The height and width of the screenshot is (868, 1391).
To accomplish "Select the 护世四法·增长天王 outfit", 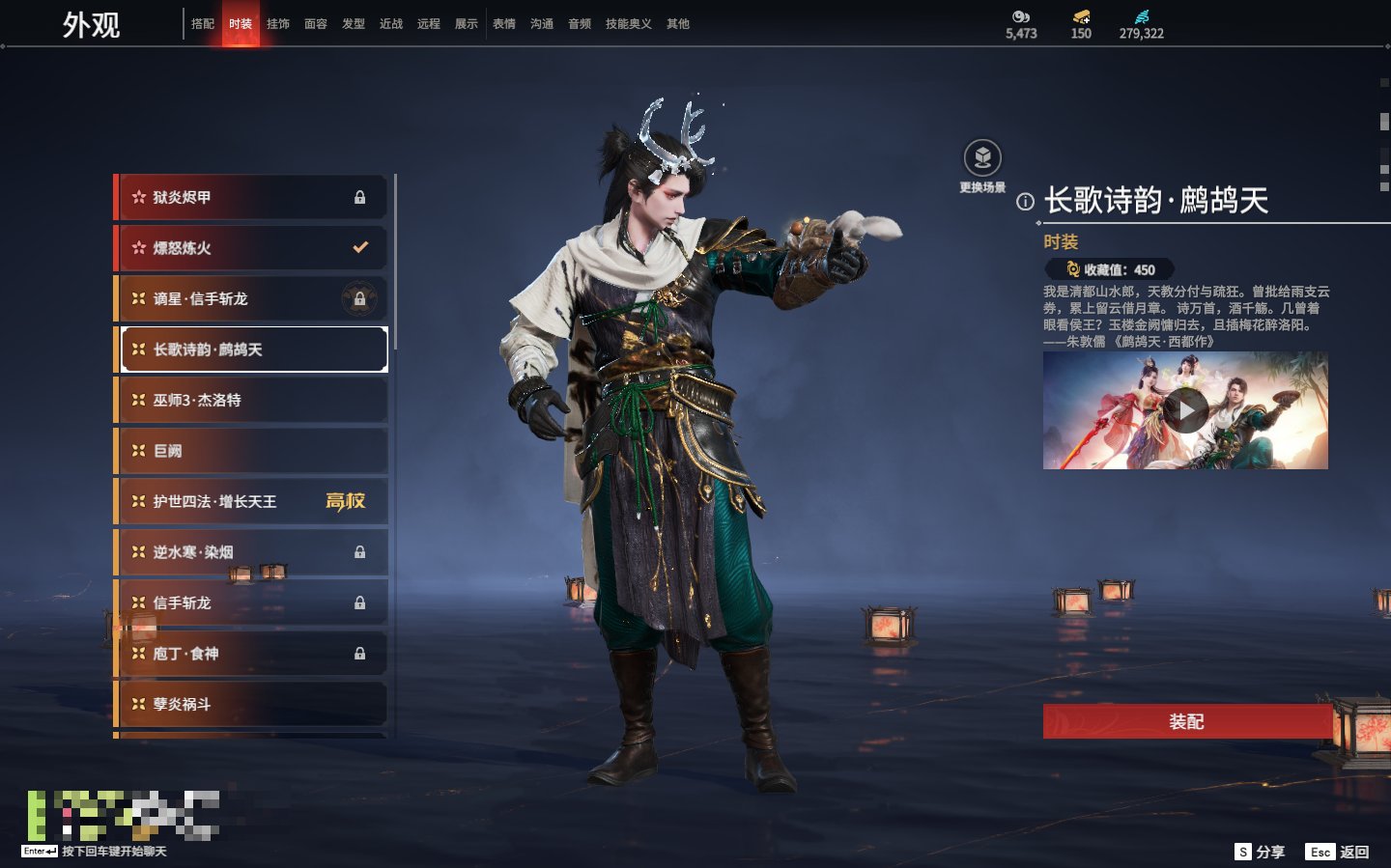I will point(251,502).
